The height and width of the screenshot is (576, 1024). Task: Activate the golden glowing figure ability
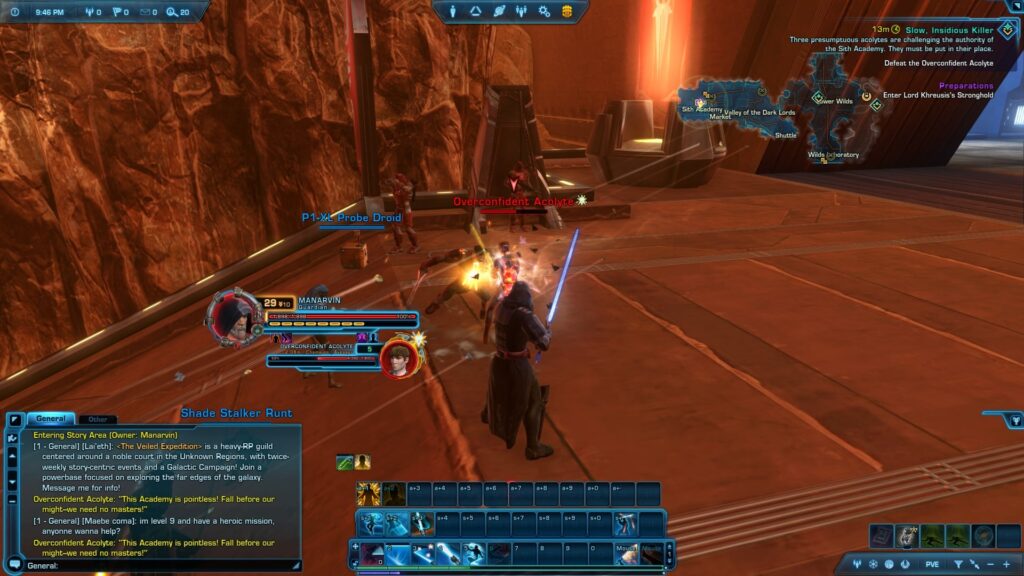pyautogui.click(x=368, y=494)
